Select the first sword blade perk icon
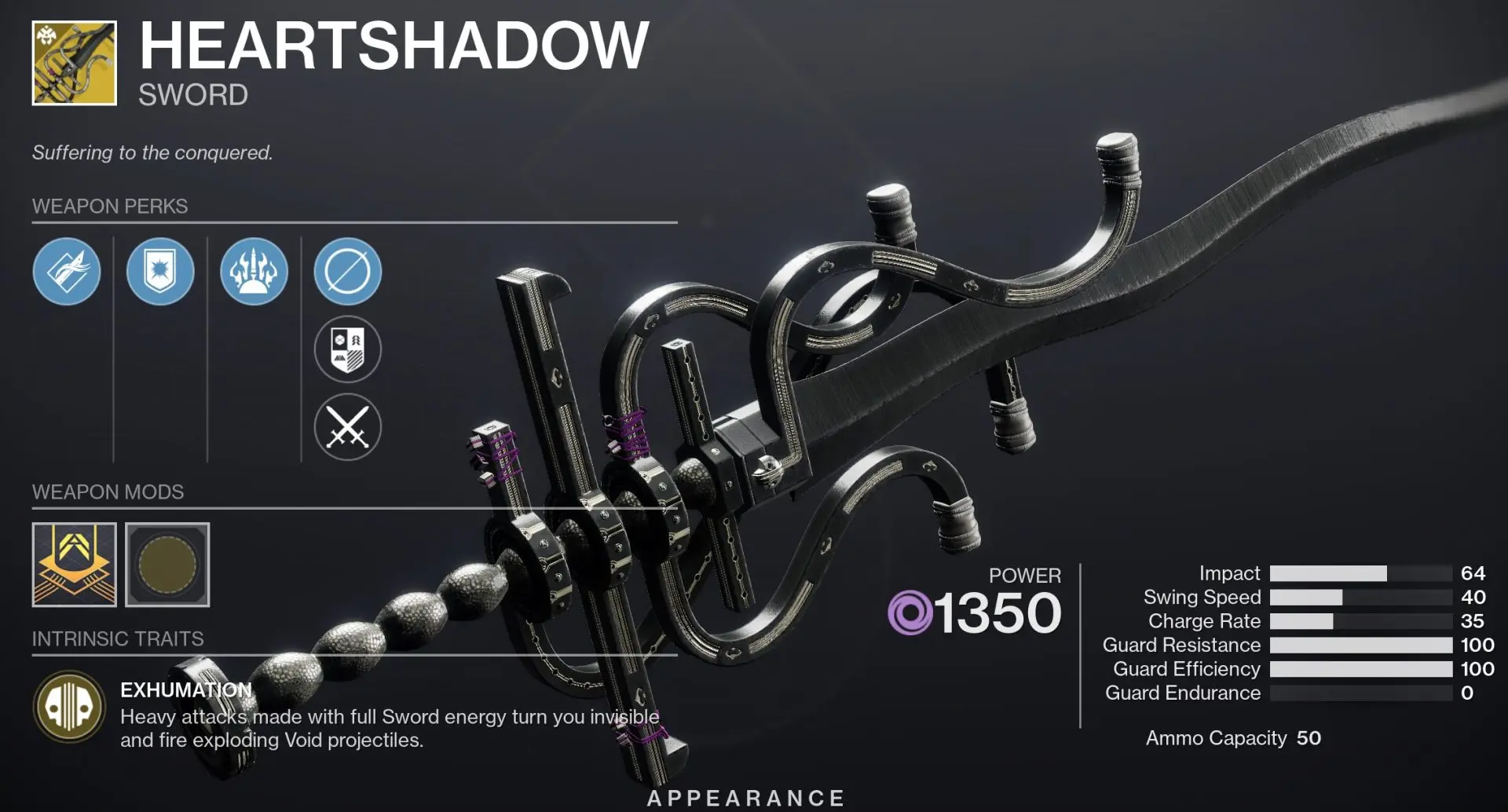The height and width of the screenshot is (812, 1508). [x=69, y=271]
